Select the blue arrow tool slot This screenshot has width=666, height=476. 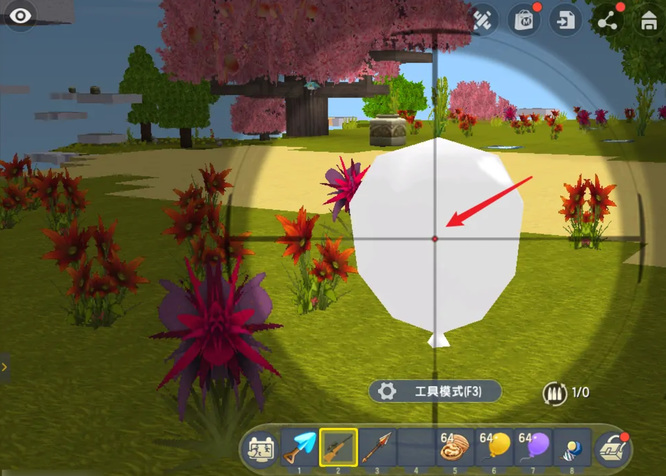pos(299,448)
